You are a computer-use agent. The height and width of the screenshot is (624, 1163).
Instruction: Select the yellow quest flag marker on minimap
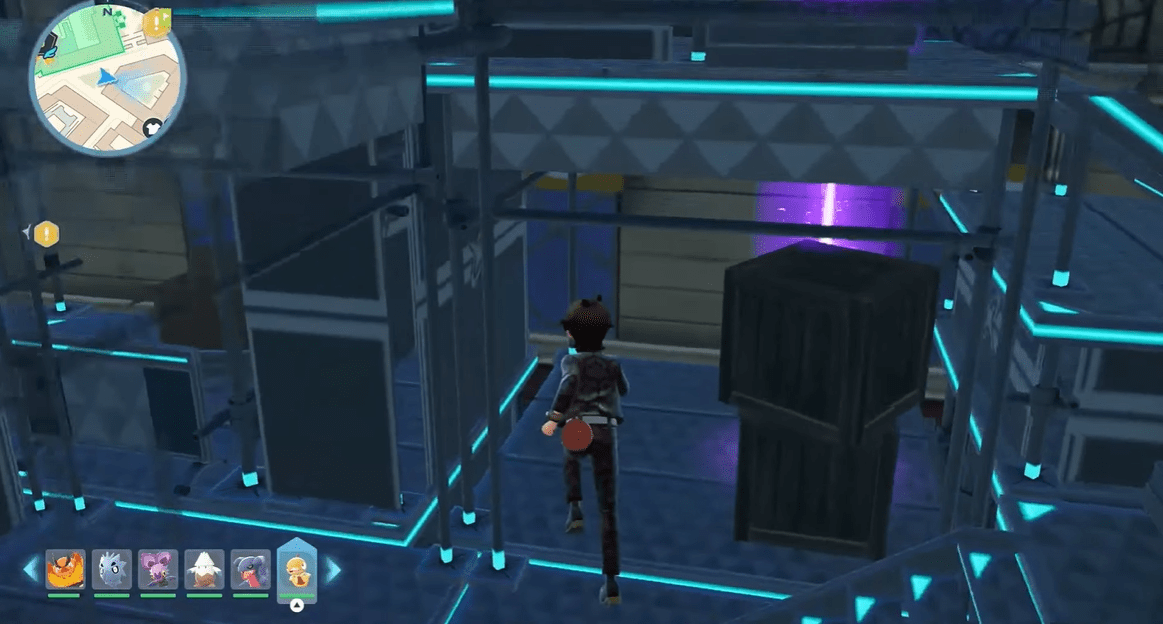coord(156,22)
